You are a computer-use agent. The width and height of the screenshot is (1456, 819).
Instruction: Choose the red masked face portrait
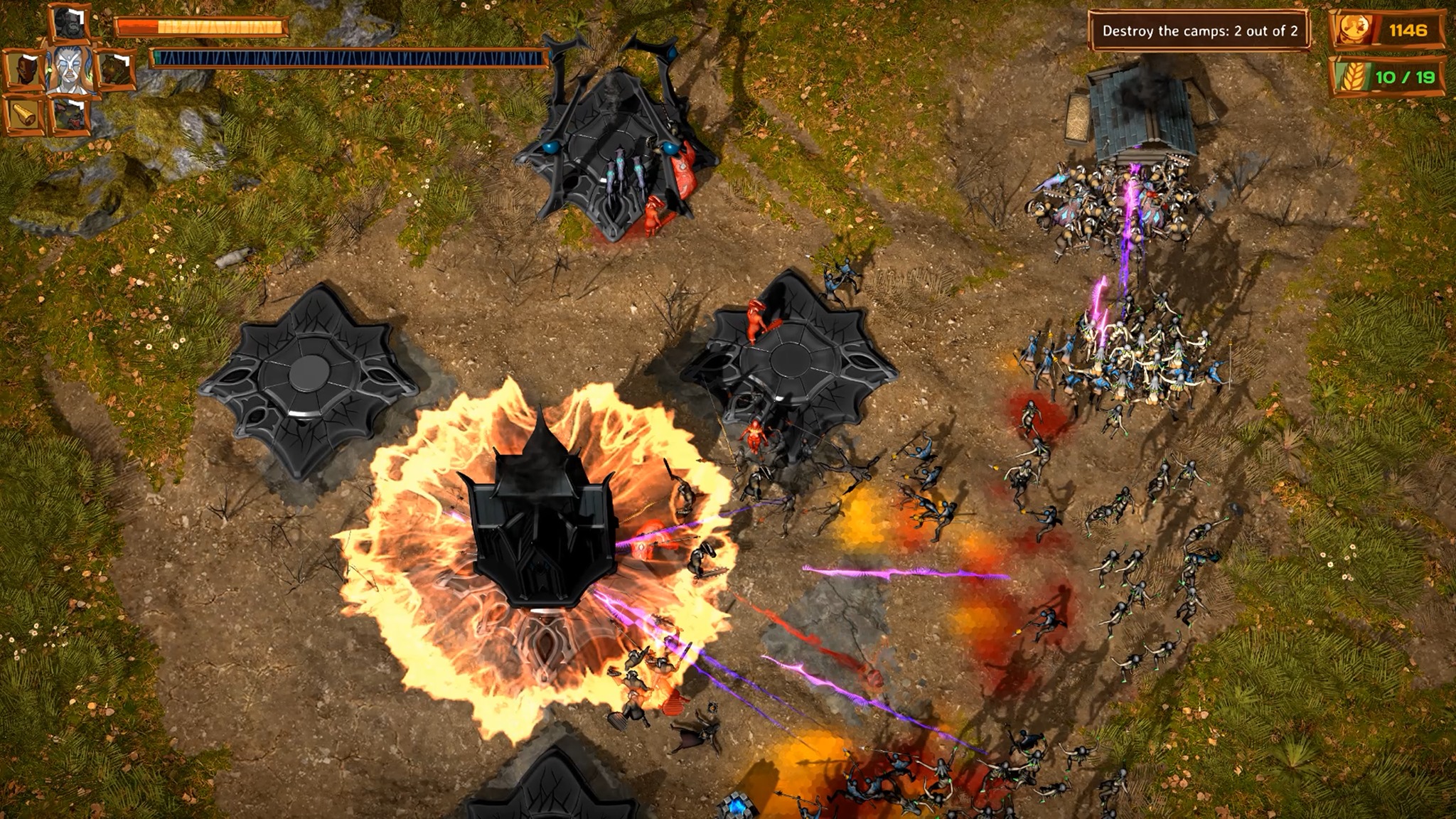pyautogui.click(x=24, y=69)
